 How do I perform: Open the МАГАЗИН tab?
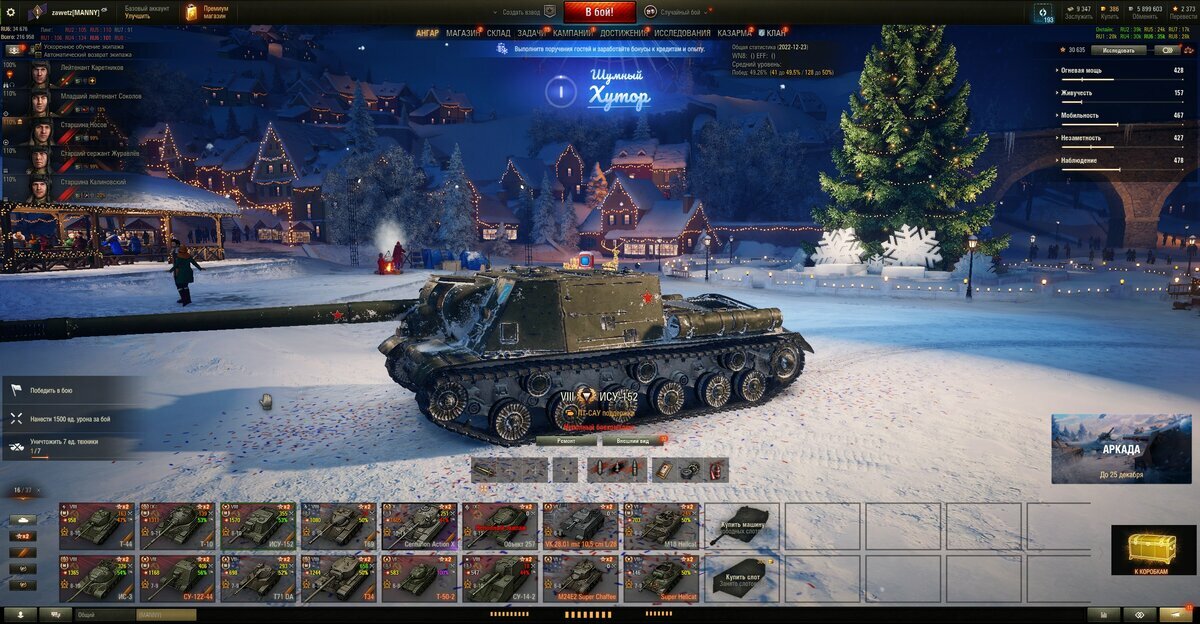click(x=462, y=33)
